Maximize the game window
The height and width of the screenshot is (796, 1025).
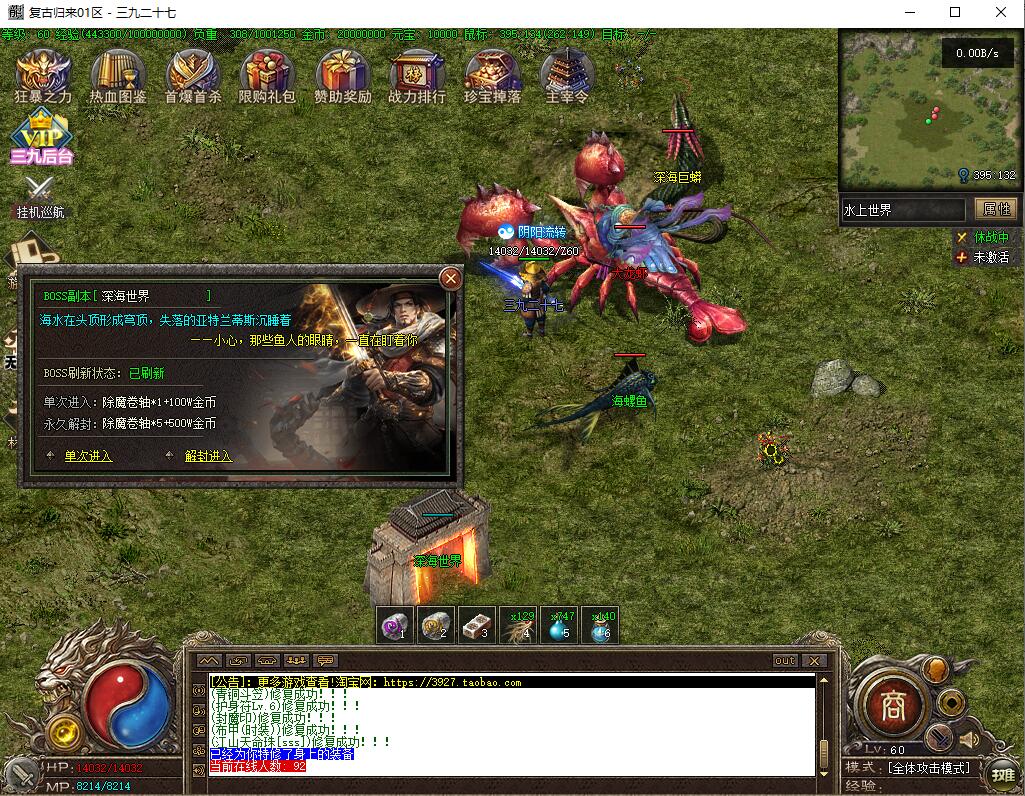click(955, 13)
